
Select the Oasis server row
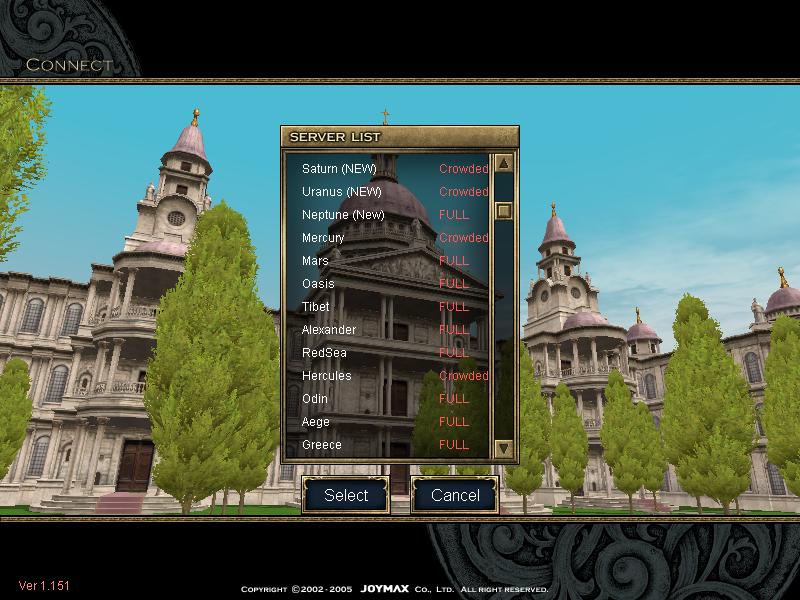318,284
